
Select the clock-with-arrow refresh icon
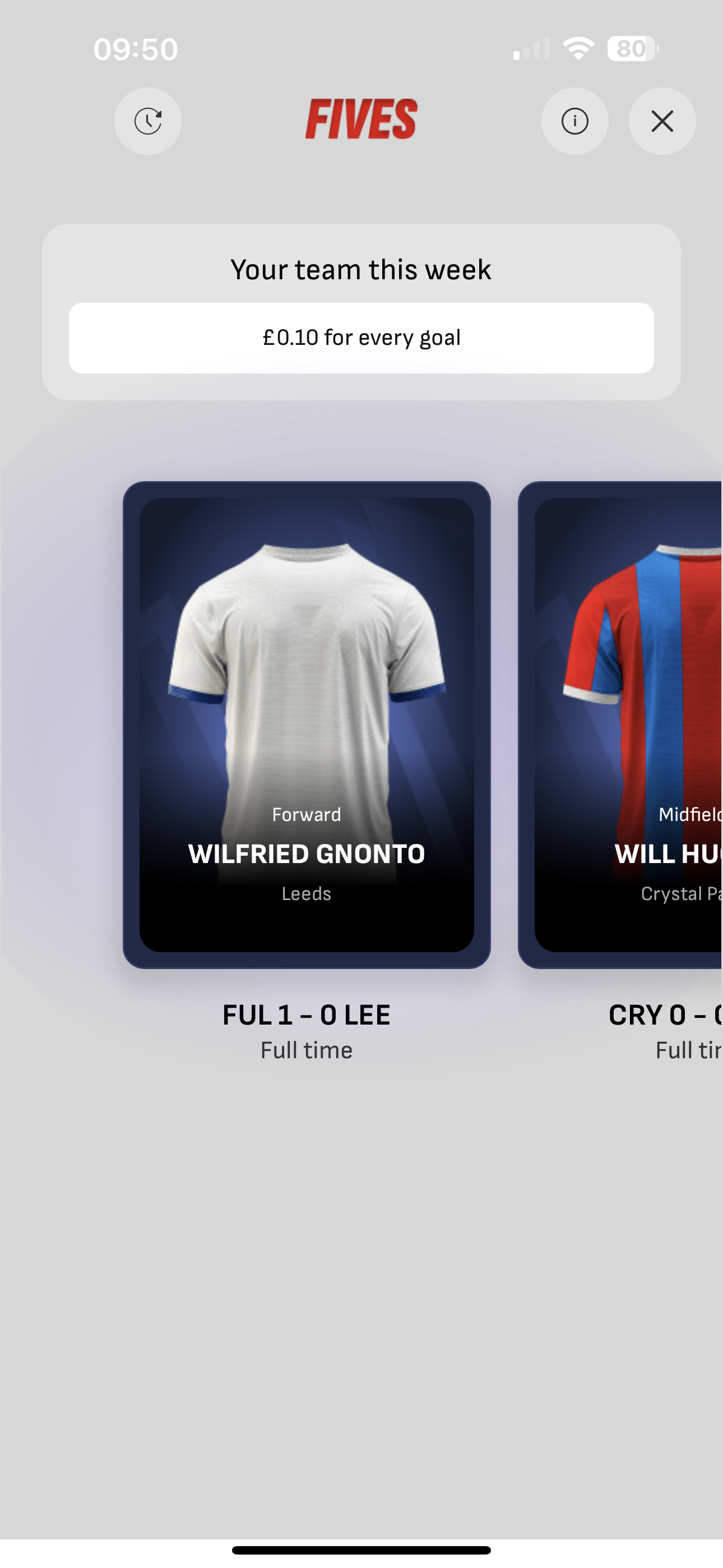coord(147,121)
